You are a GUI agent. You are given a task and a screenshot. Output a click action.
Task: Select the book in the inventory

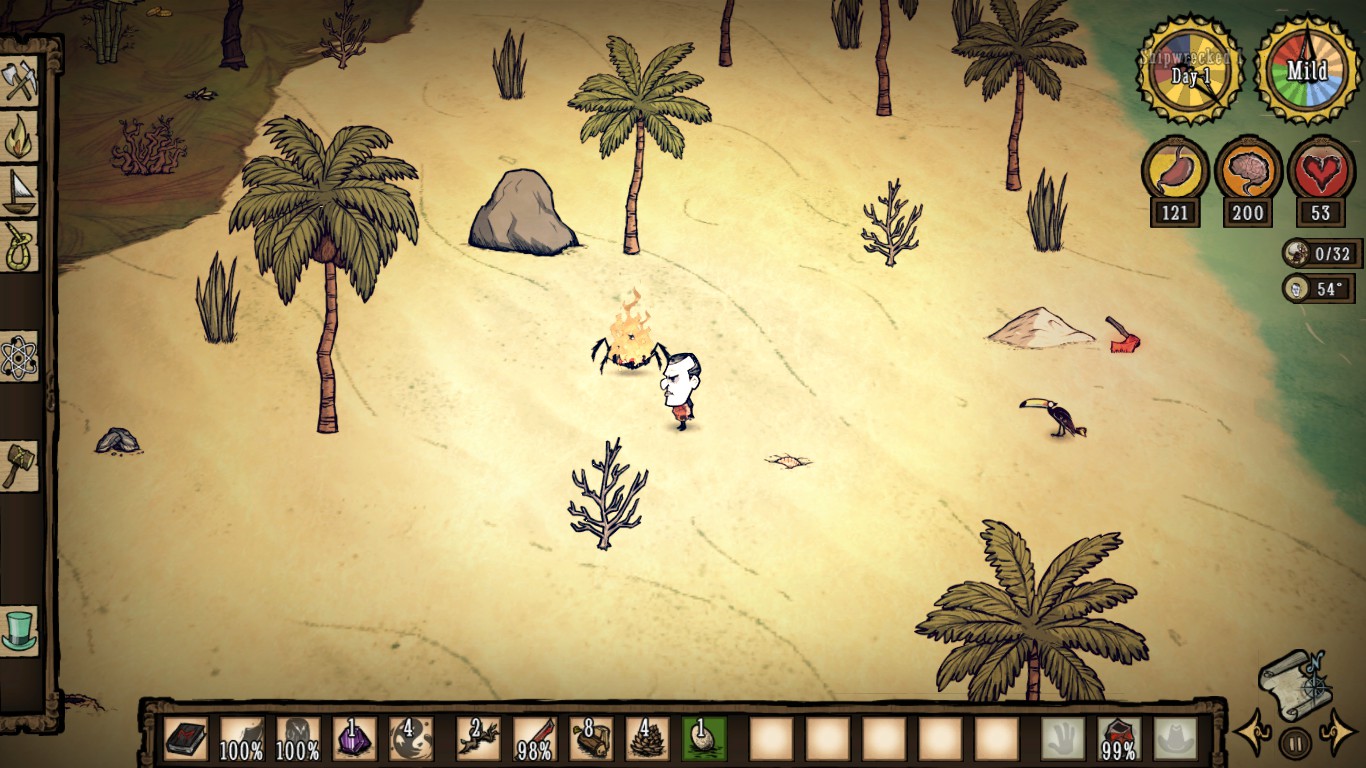tap(186, 739)
